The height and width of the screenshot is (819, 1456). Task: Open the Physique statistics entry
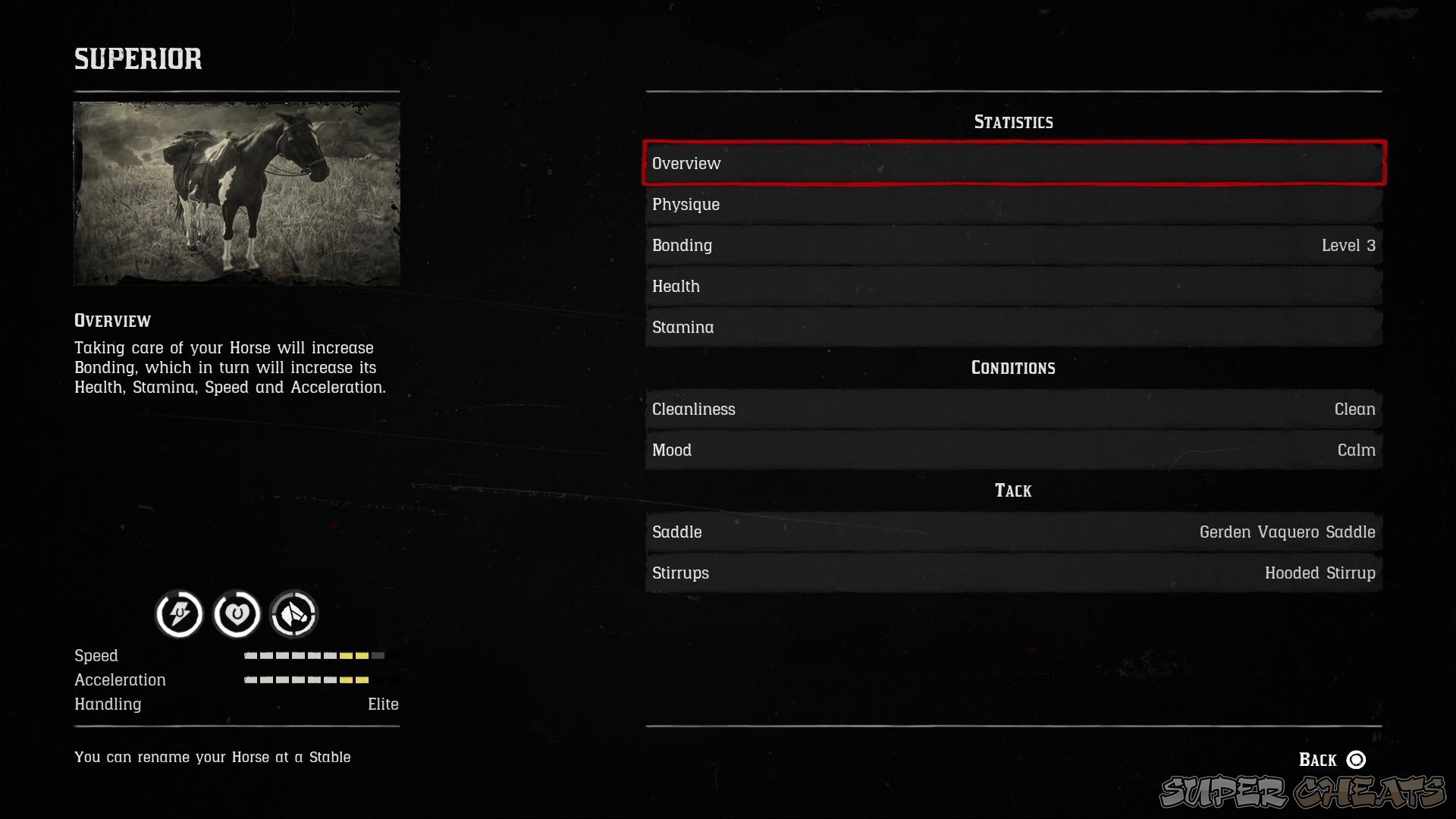[1014, 204]
